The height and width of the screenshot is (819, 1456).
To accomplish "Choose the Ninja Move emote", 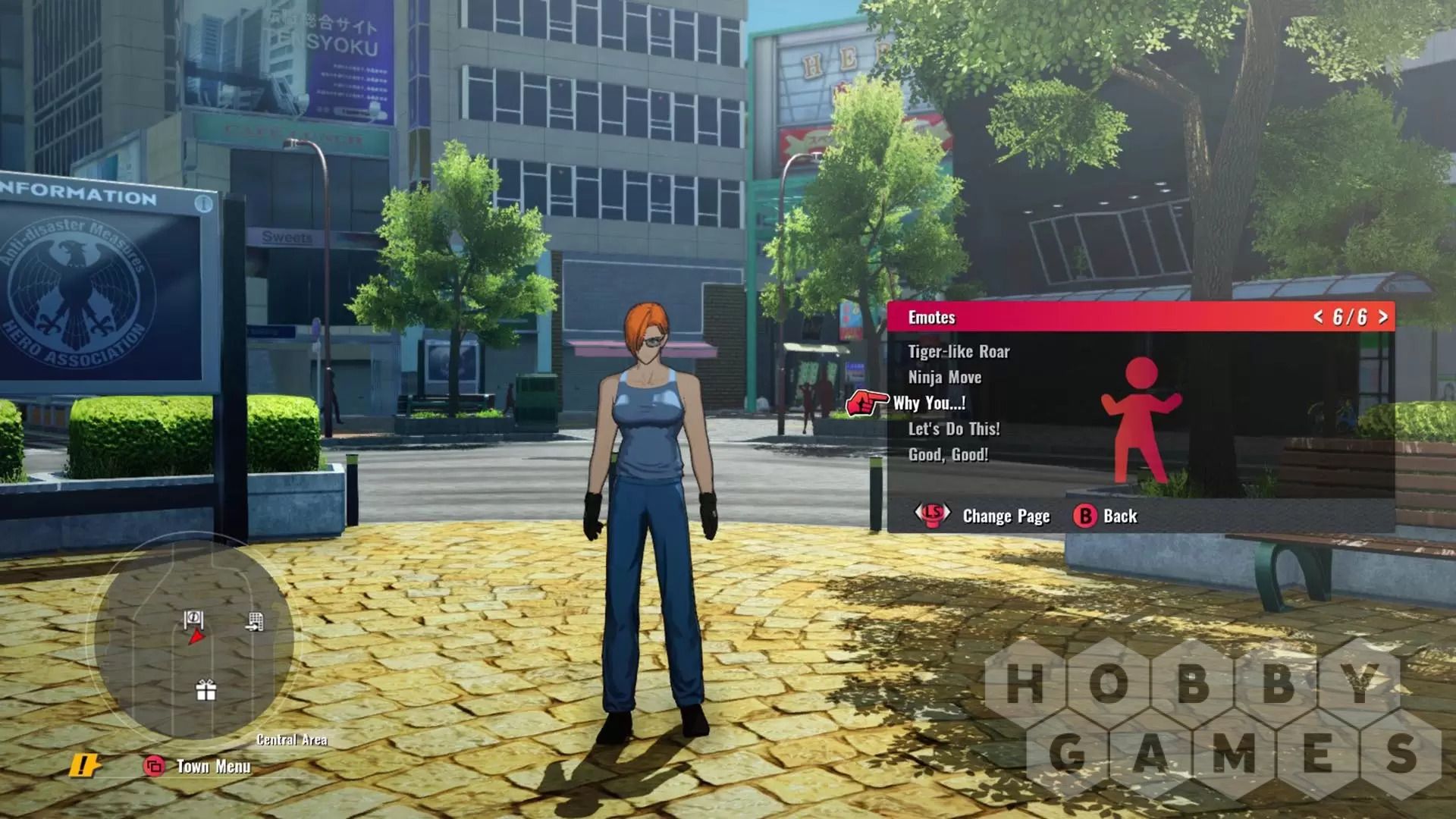I will 944,378.
